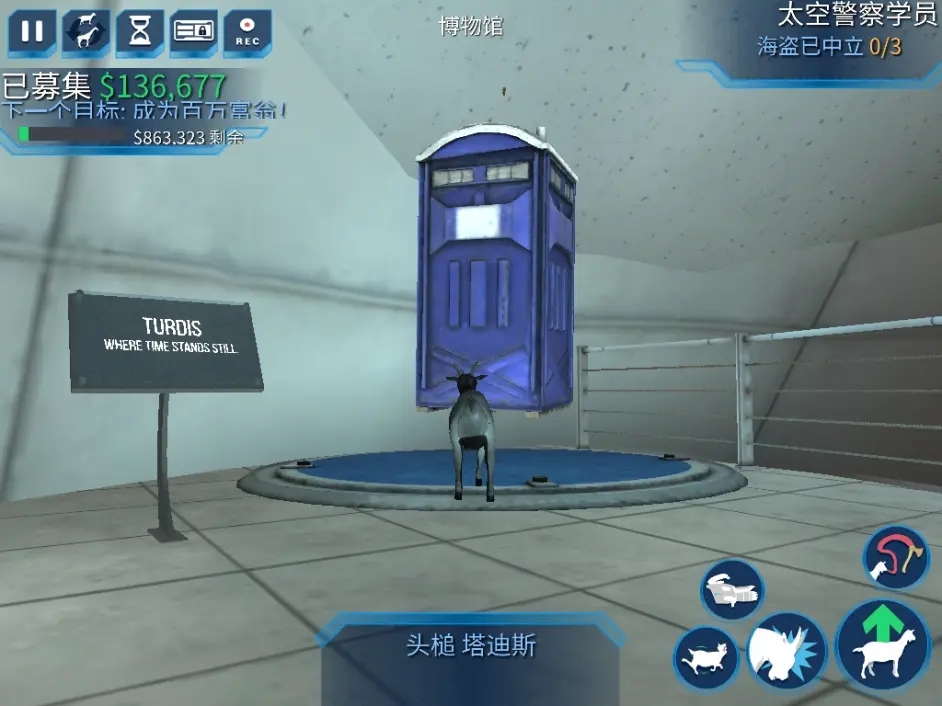Open the locked ID card button

(194, 31)
